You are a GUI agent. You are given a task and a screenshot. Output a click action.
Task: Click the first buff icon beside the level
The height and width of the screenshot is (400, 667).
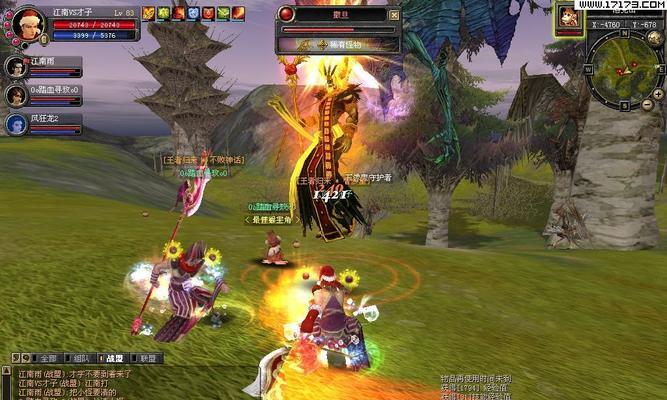148,13
